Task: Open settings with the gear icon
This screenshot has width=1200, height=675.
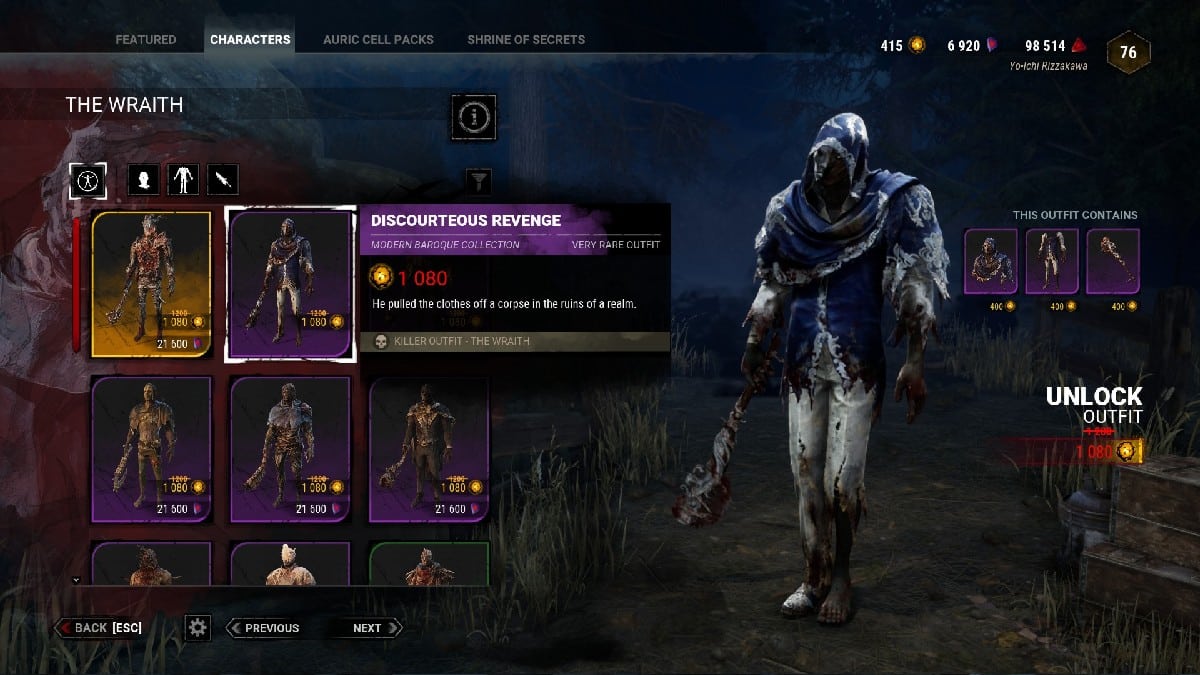Action: pos(198,628)
